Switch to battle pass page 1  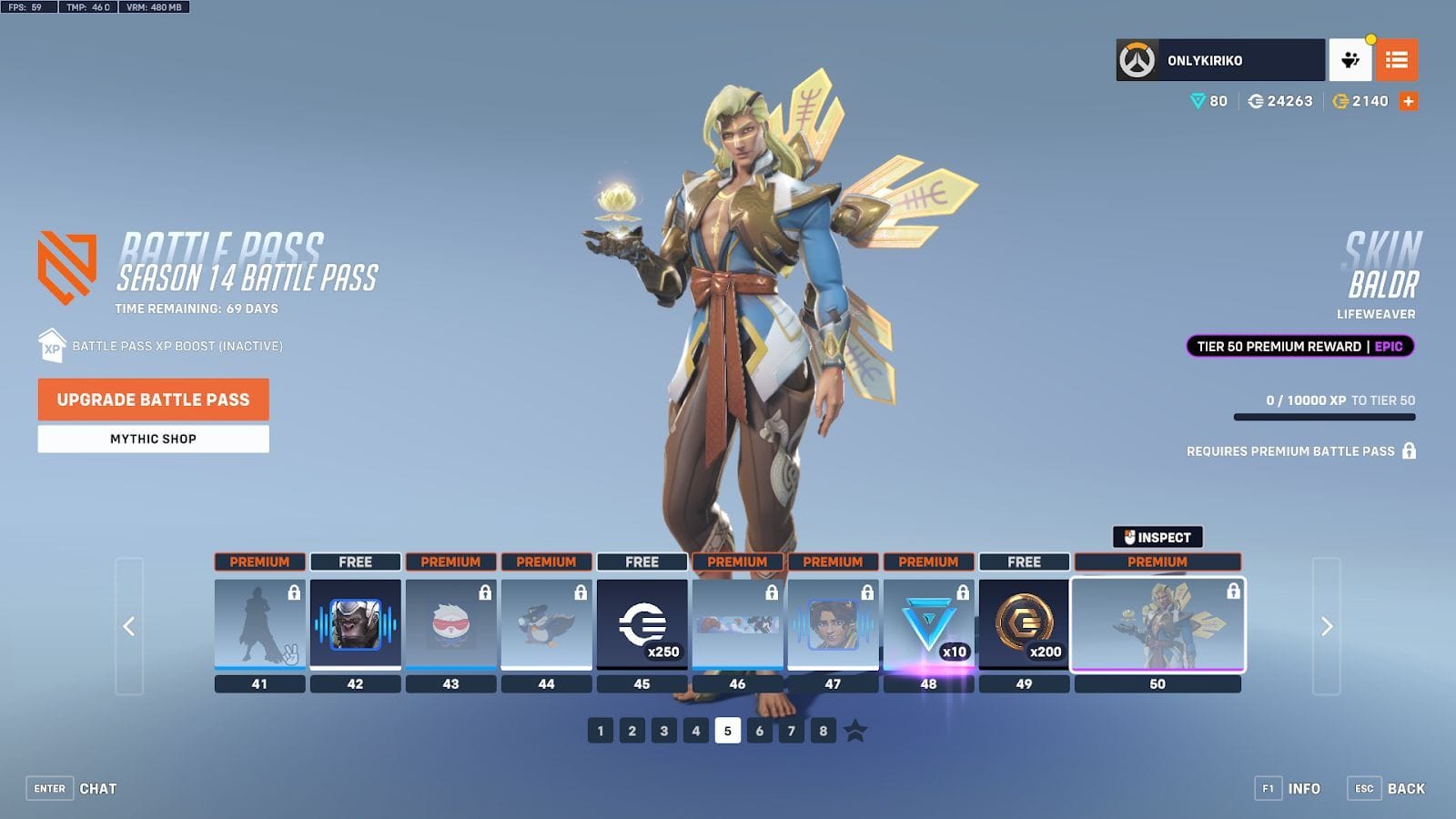coord(600,730)
